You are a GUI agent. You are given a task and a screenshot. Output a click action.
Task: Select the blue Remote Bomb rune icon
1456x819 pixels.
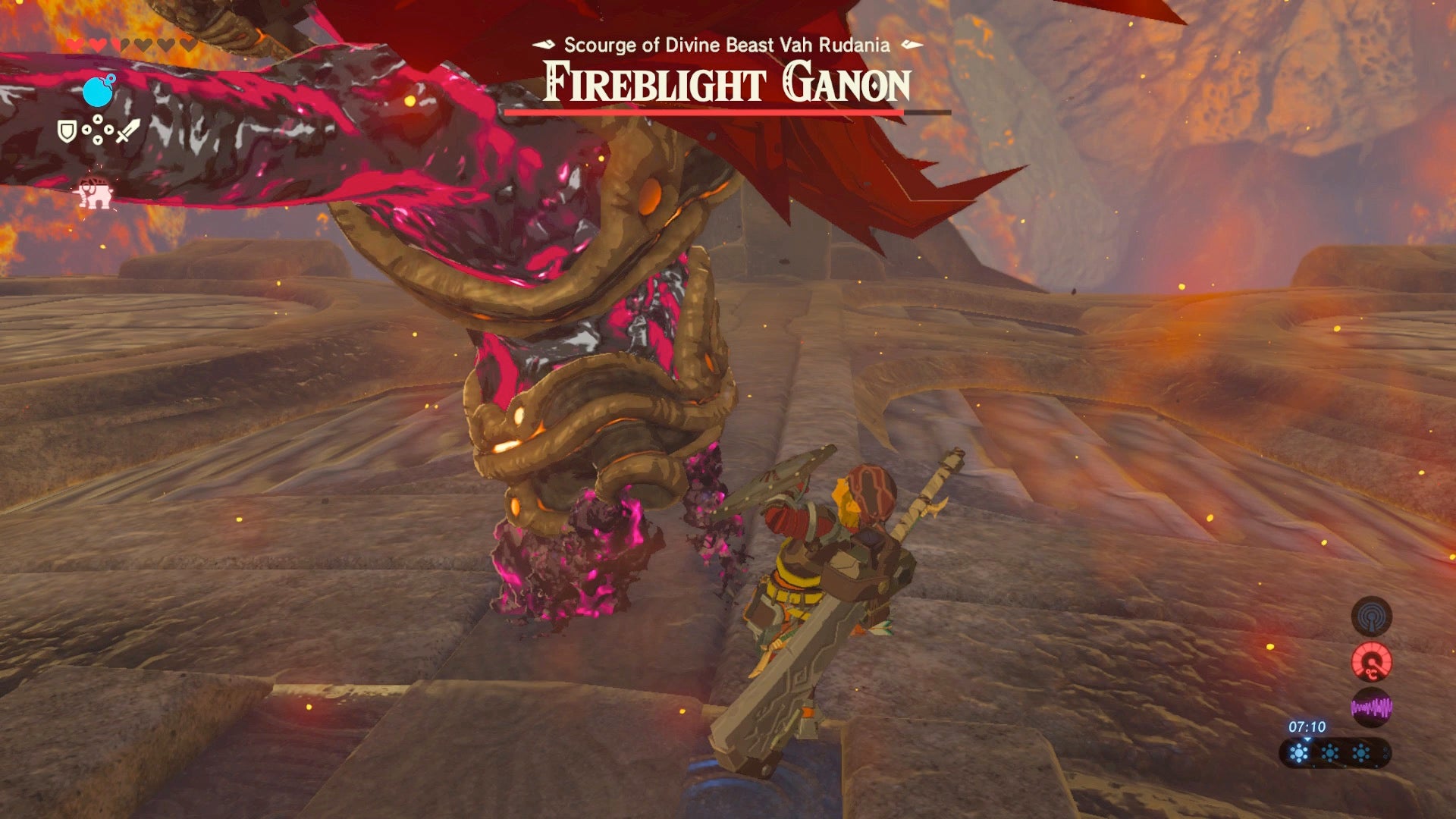tap(97, 90)
